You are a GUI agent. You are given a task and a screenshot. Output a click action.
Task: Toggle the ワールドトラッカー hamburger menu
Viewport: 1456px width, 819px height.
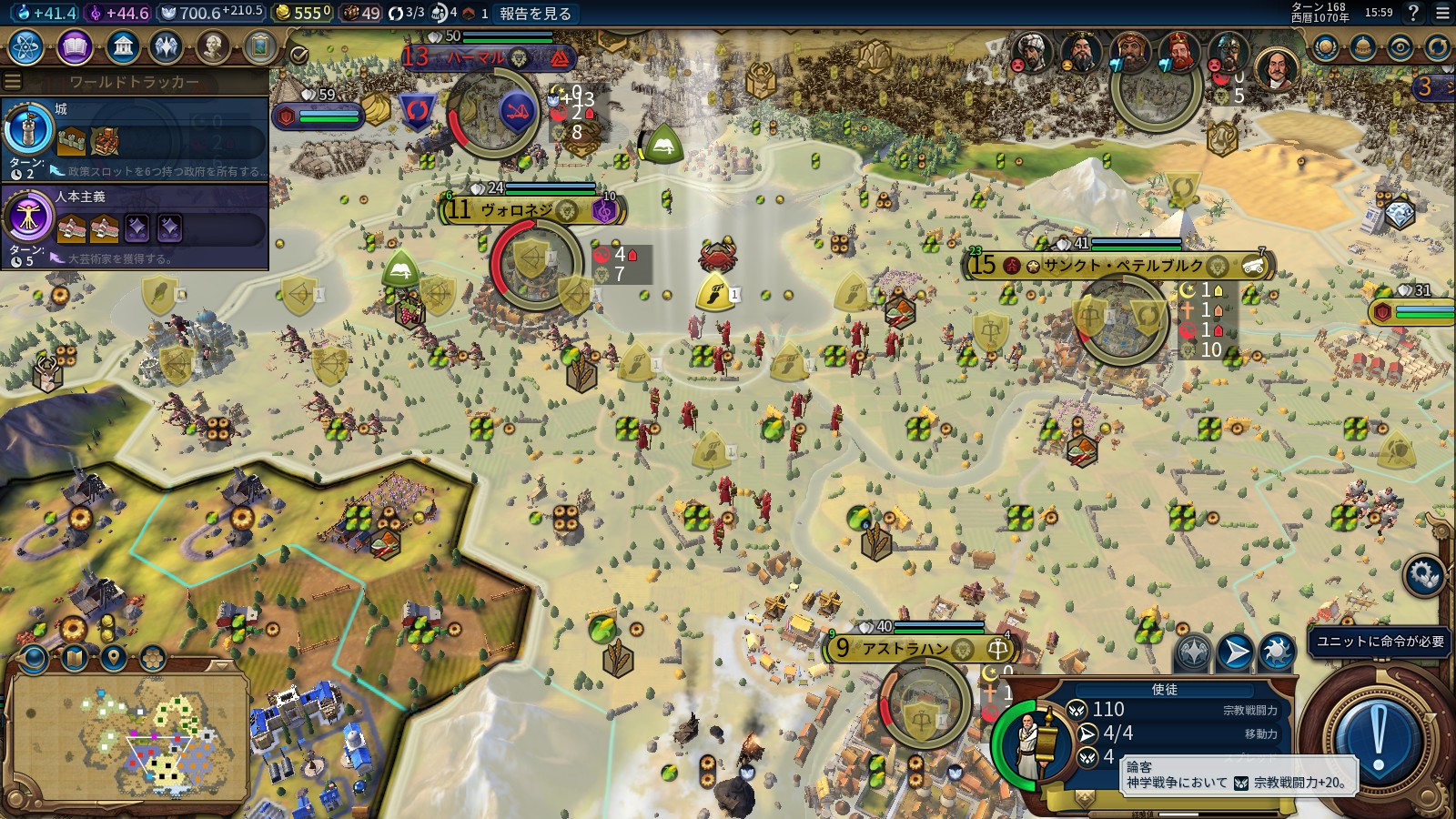click(x=13, y=82)
